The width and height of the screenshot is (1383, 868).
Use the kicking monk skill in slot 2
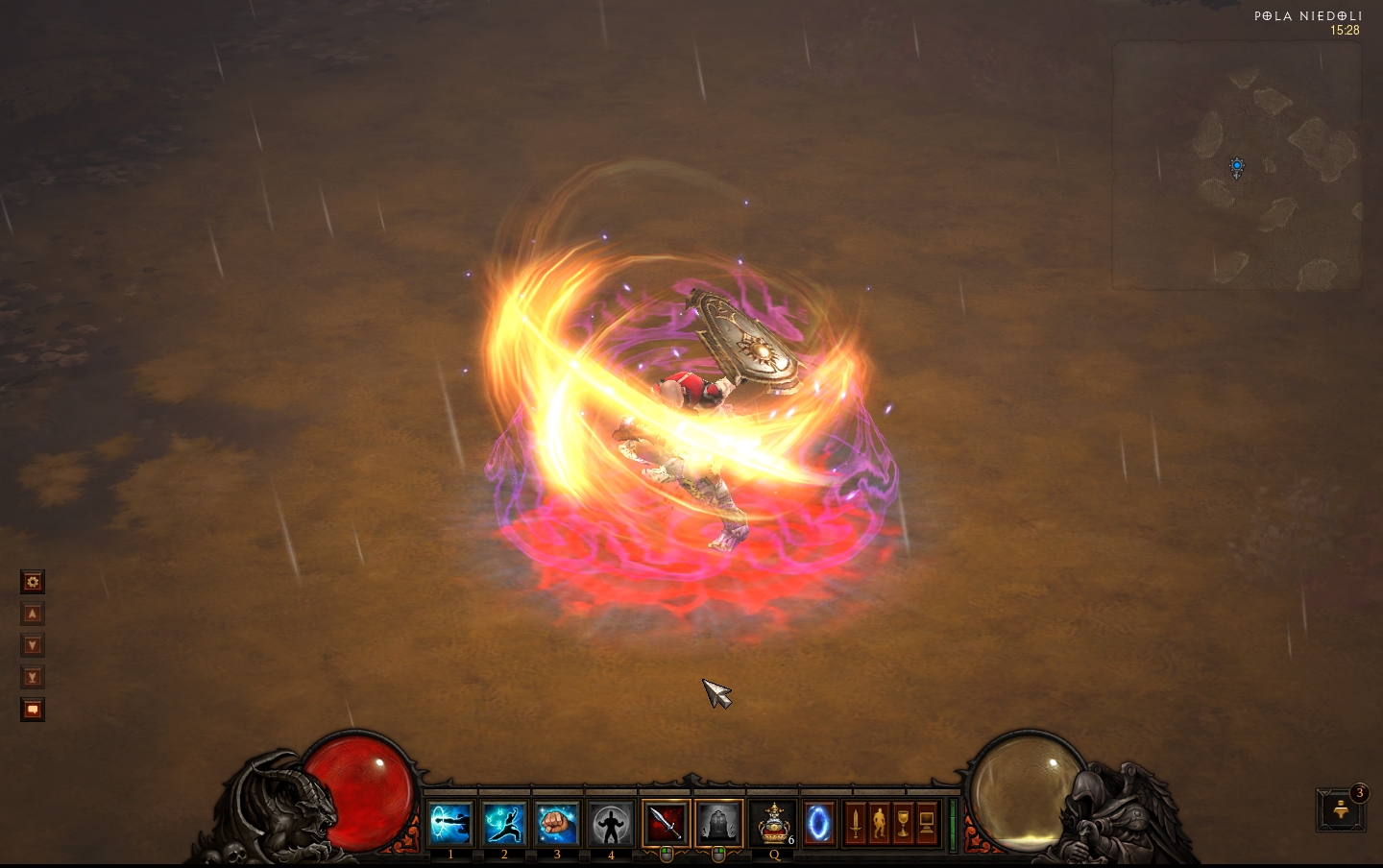[x=504, y=824]
